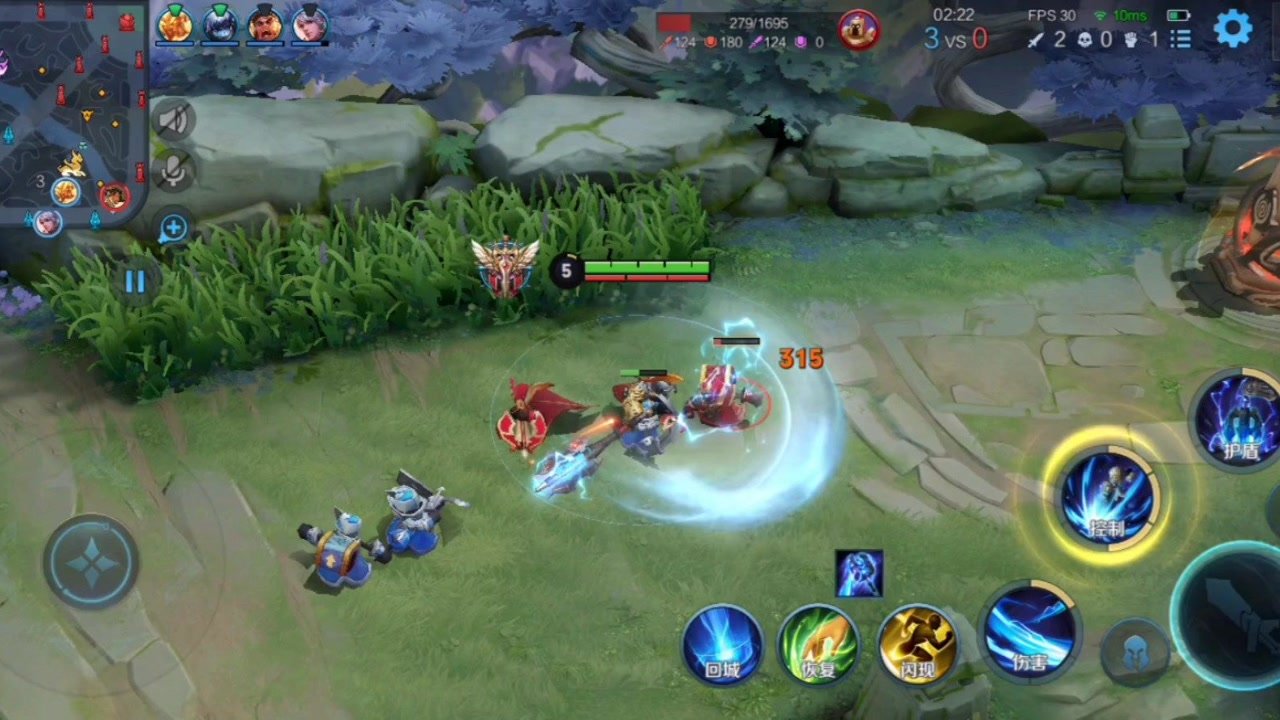Open the quick chat plus bubble
Image resolution: width=1280 pixels, height=720 pixels.
click(173, 228)
